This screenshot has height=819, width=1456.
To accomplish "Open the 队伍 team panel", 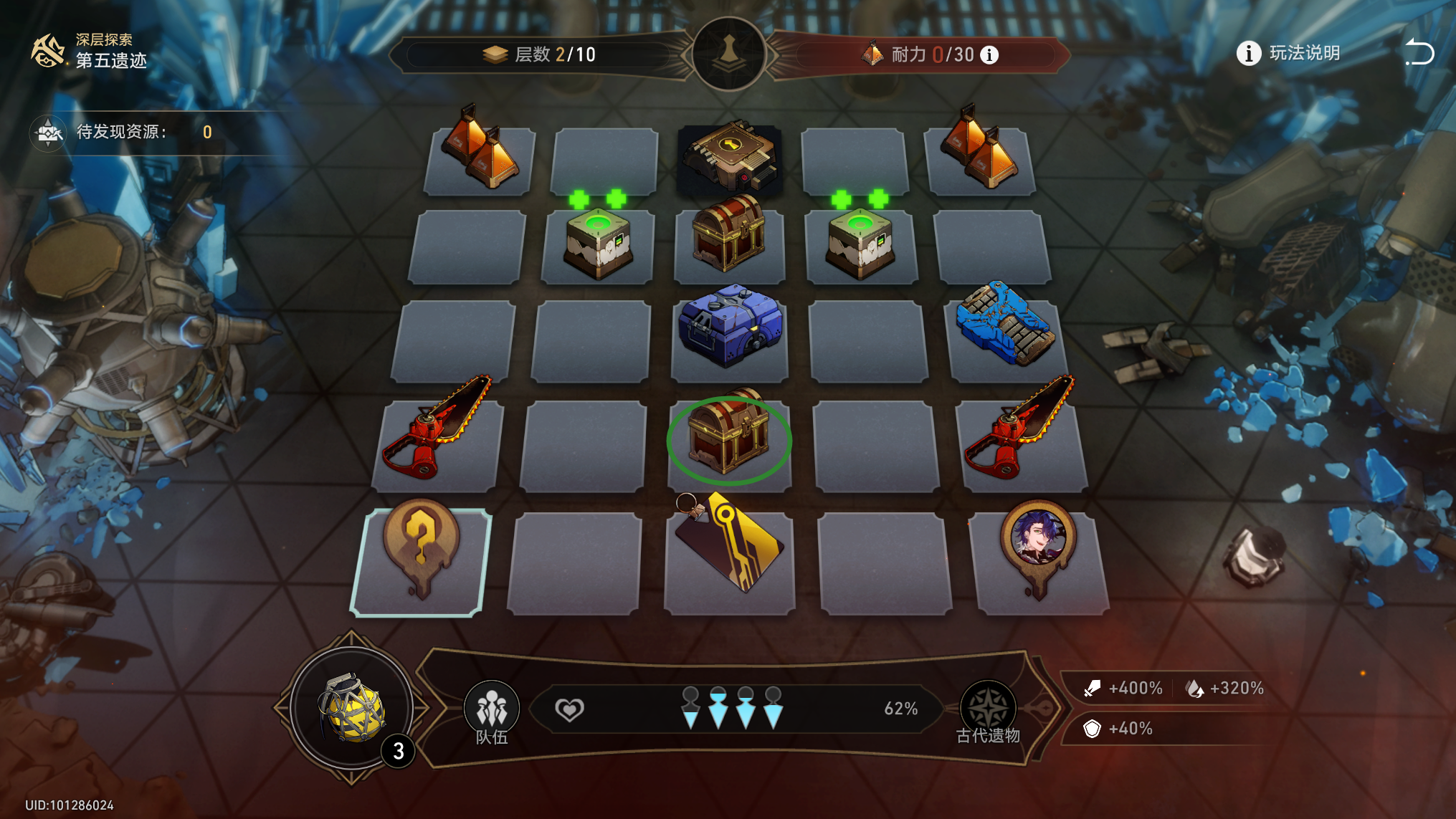I will (492, 712).
